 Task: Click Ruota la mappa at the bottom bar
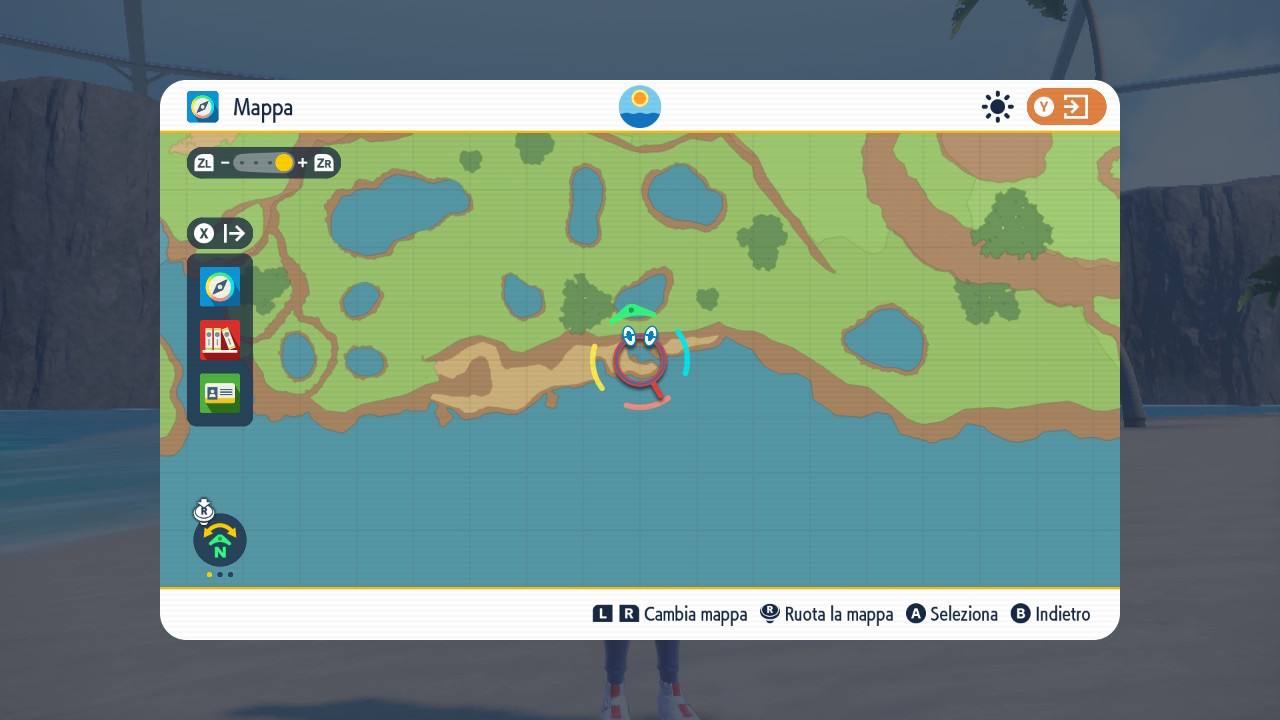(837, 614)
